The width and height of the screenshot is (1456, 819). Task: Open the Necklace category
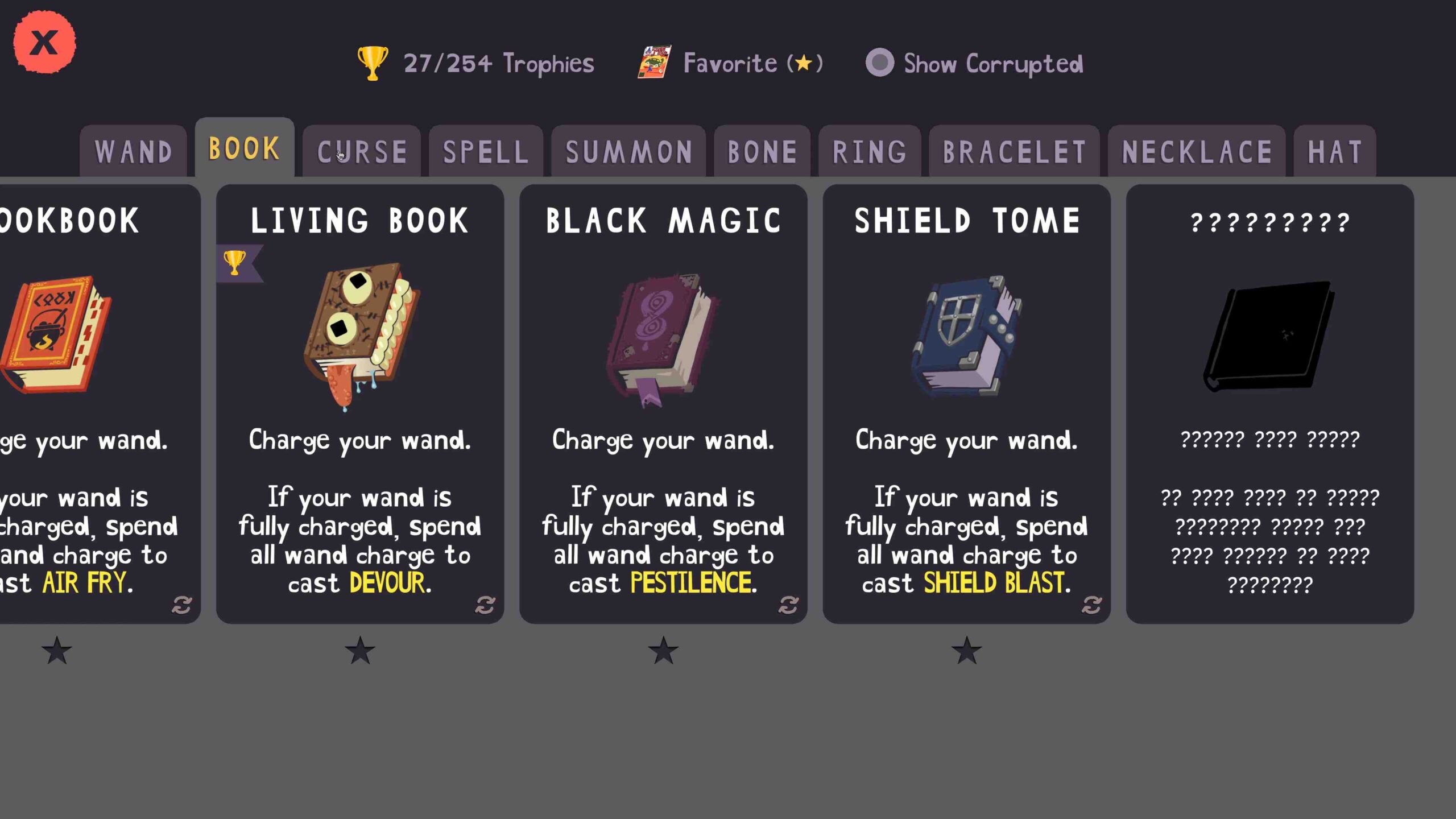[x=1197, y=152]
